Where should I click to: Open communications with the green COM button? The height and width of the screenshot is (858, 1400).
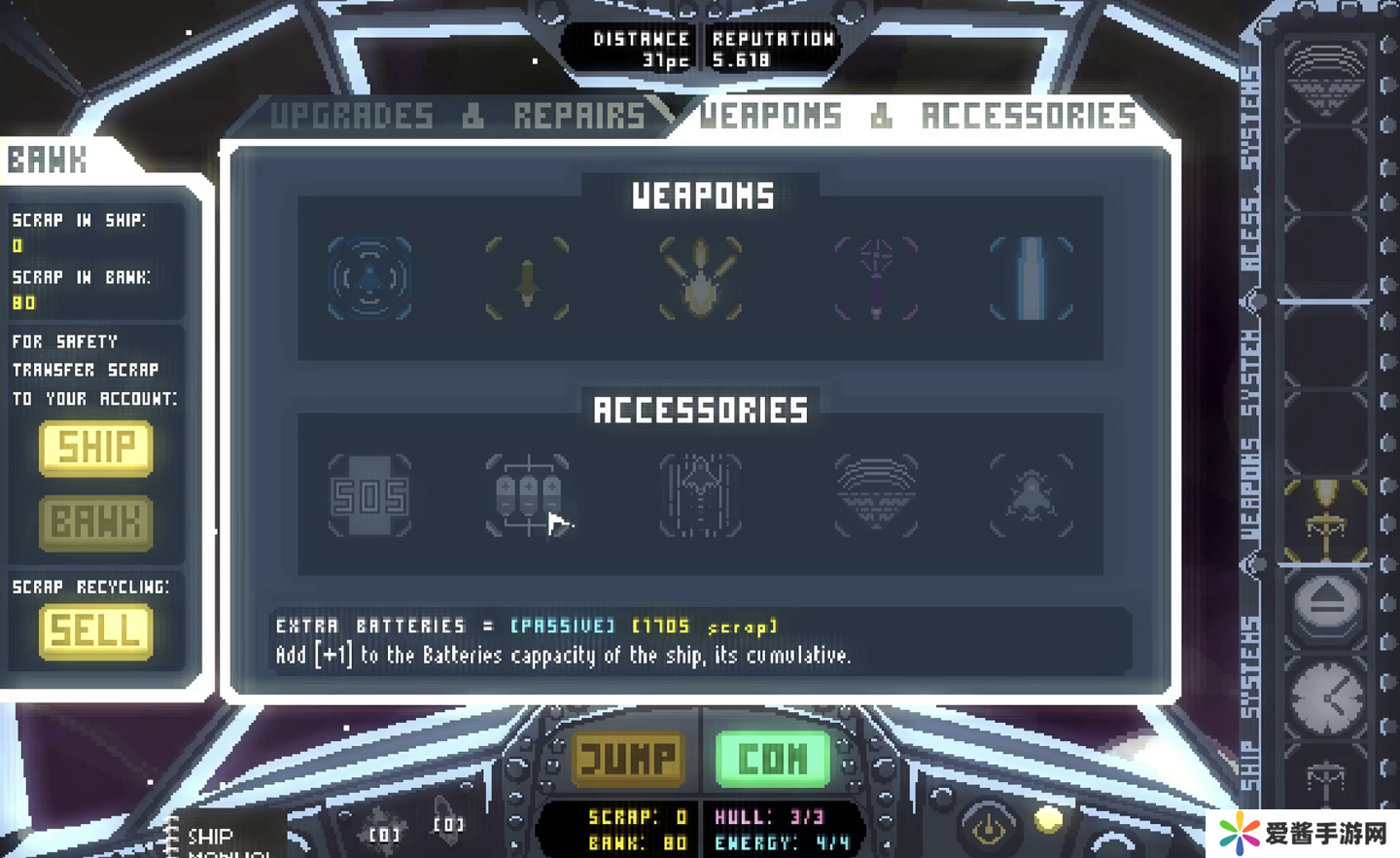(x=773, y=758)
